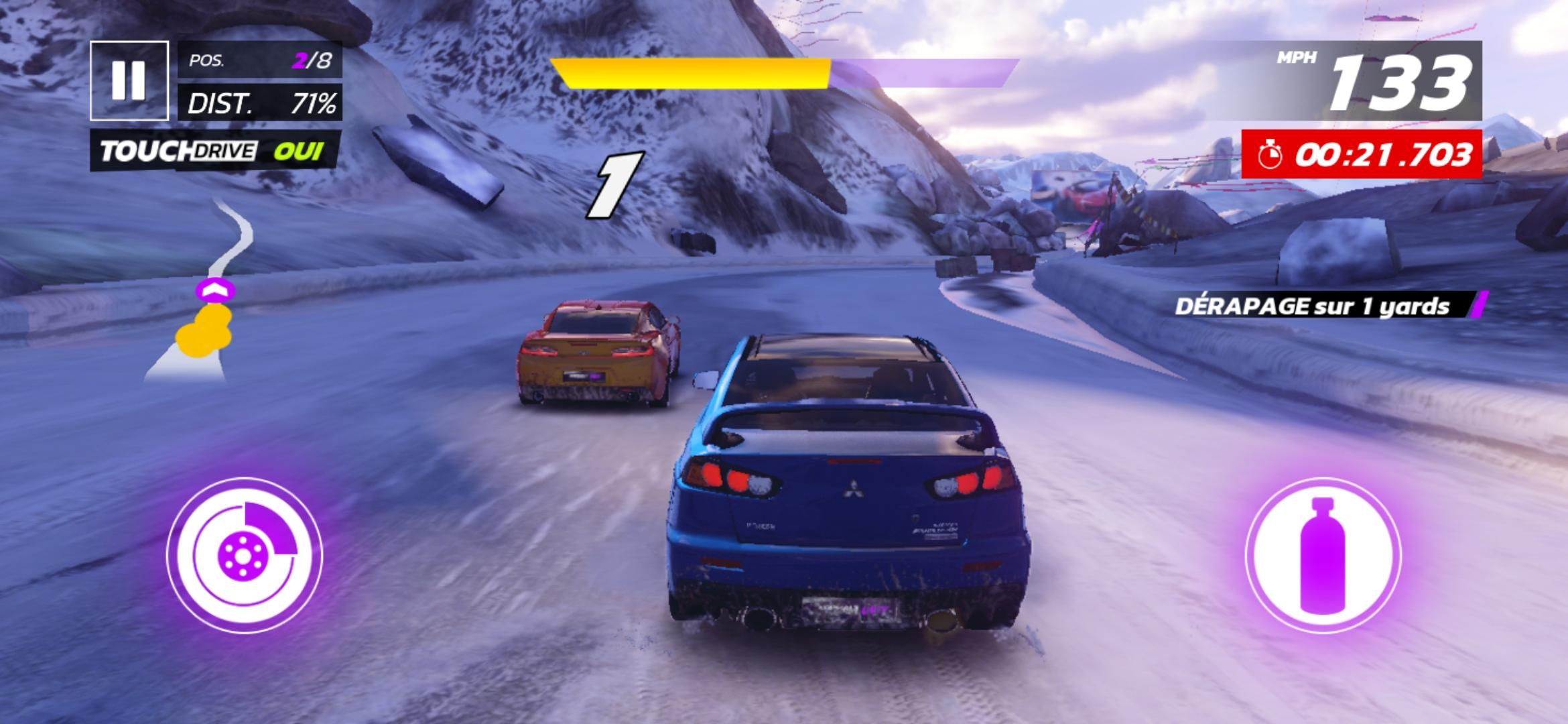
Task: Tap the purple brake drift button
Action: click(245, 555)
